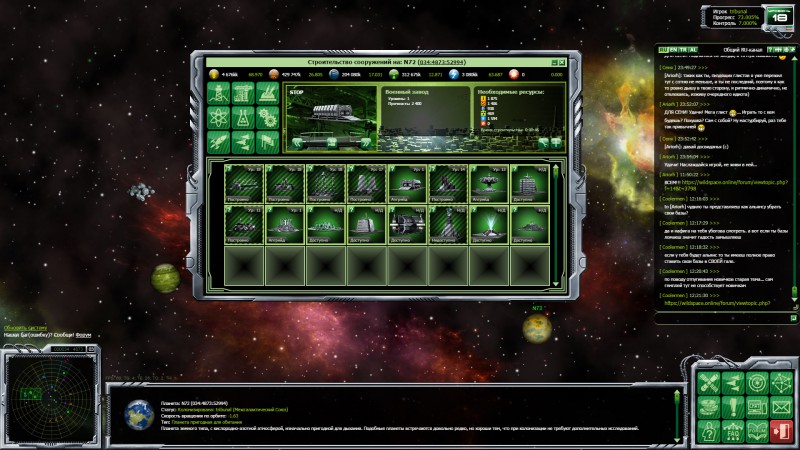800x450 pixels.
Task: Open the flask research category
Action: pos(243,119)
